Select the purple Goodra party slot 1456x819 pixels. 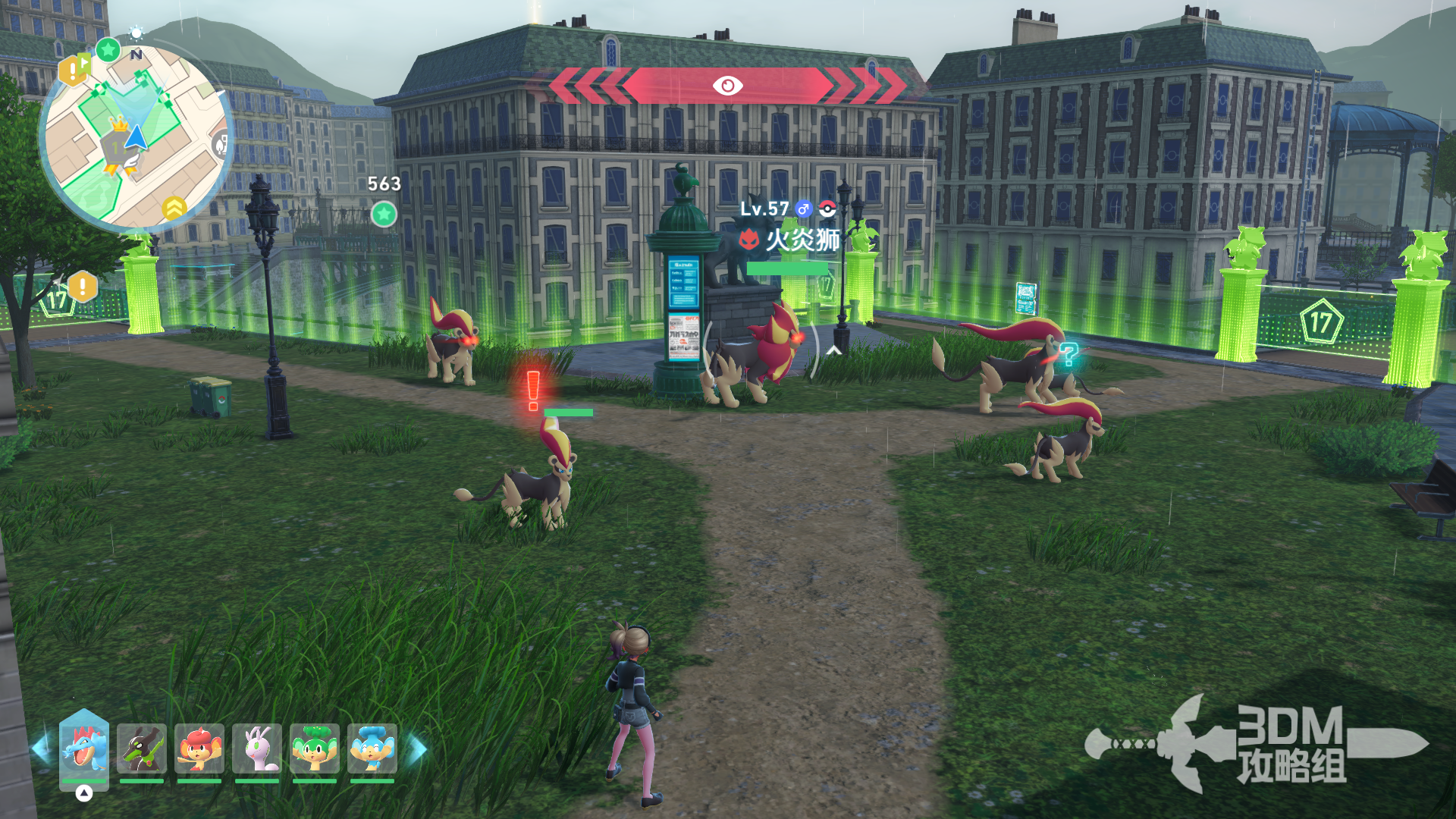click(x=257, y=748)
